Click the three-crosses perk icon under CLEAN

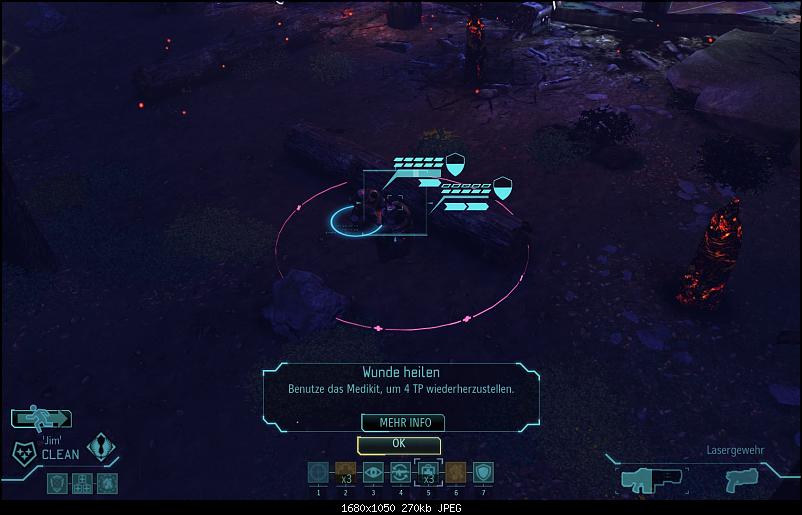tap(82, 483)
